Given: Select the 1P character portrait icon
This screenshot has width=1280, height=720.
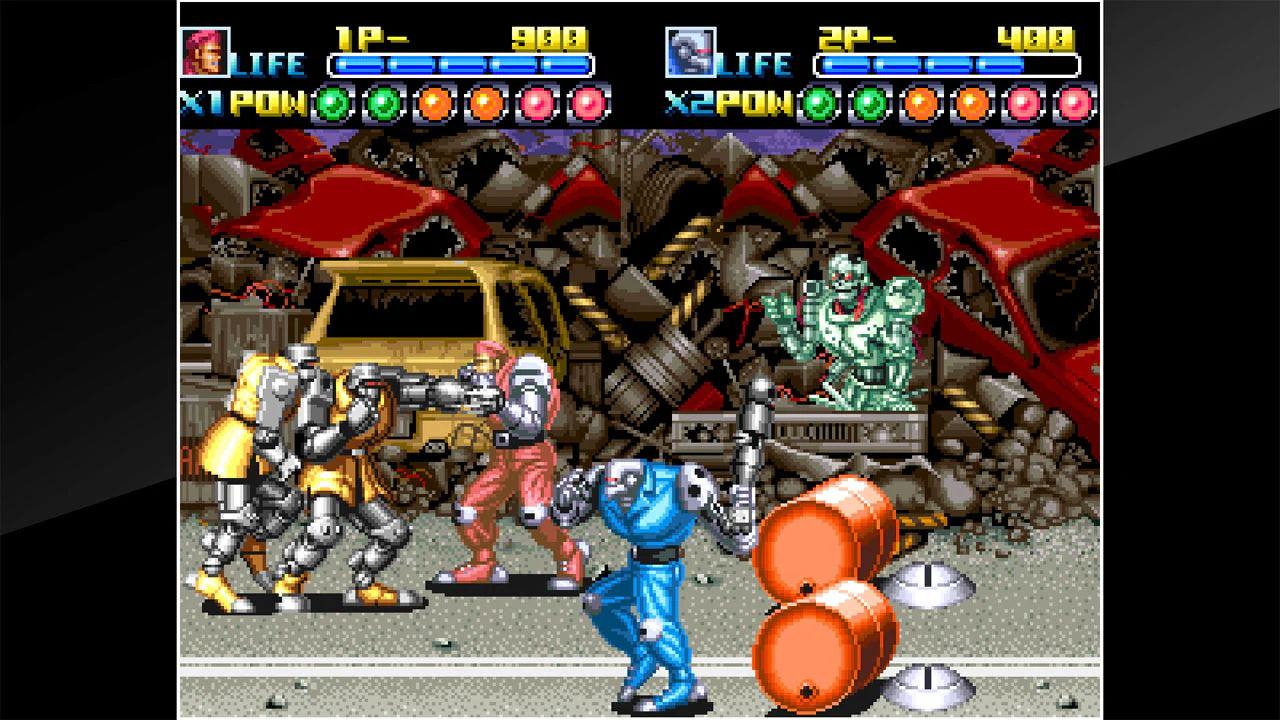Looking at the screenshot, I should (x=205, y=50).
